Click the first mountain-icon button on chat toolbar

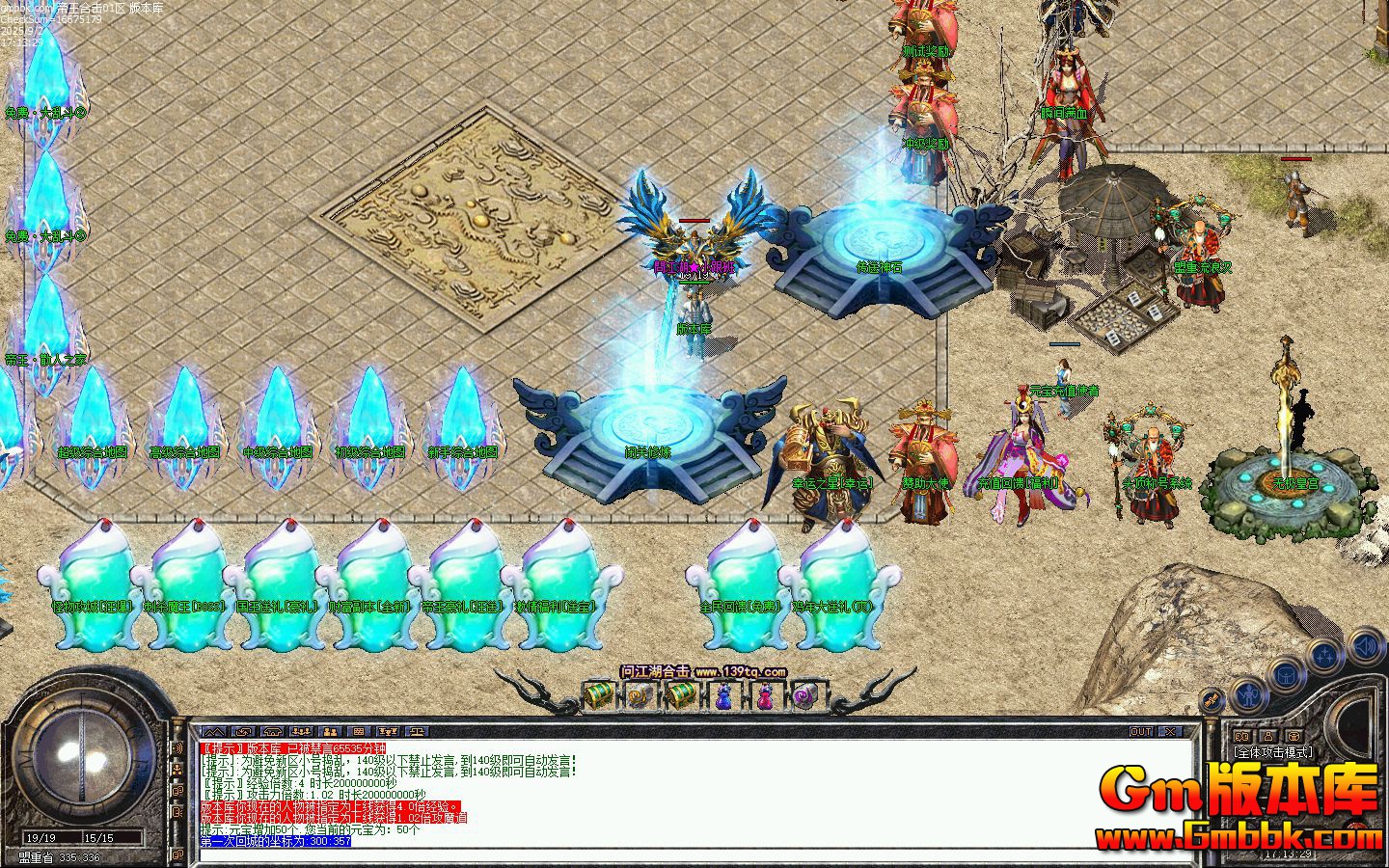point(213,732)
